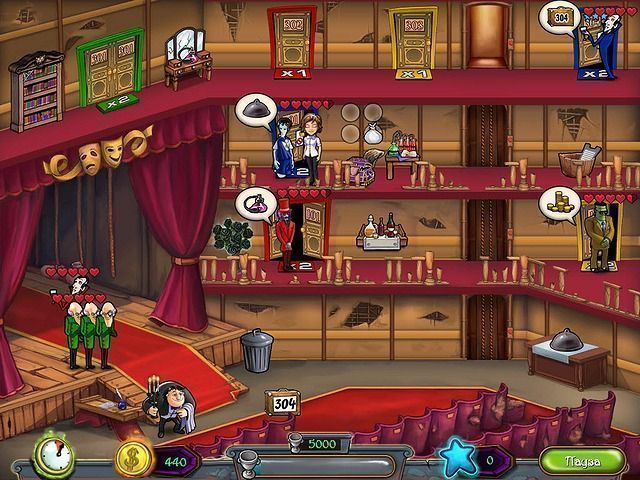Click the gold coins payment bubble
Screen dimensions: 640x480
point(558,202)
